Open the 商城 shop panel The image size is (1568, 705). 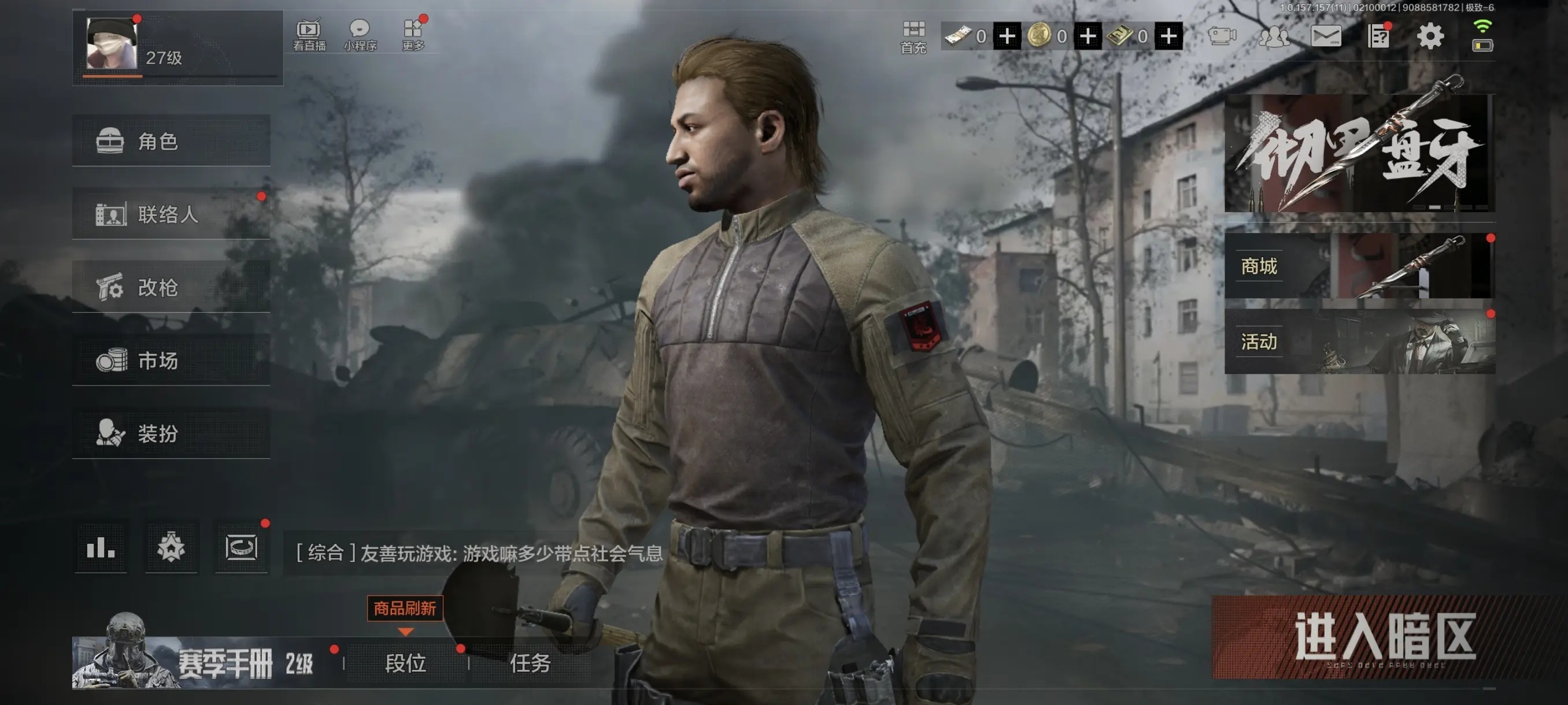pyautogui.click(x=1359, y=266)
